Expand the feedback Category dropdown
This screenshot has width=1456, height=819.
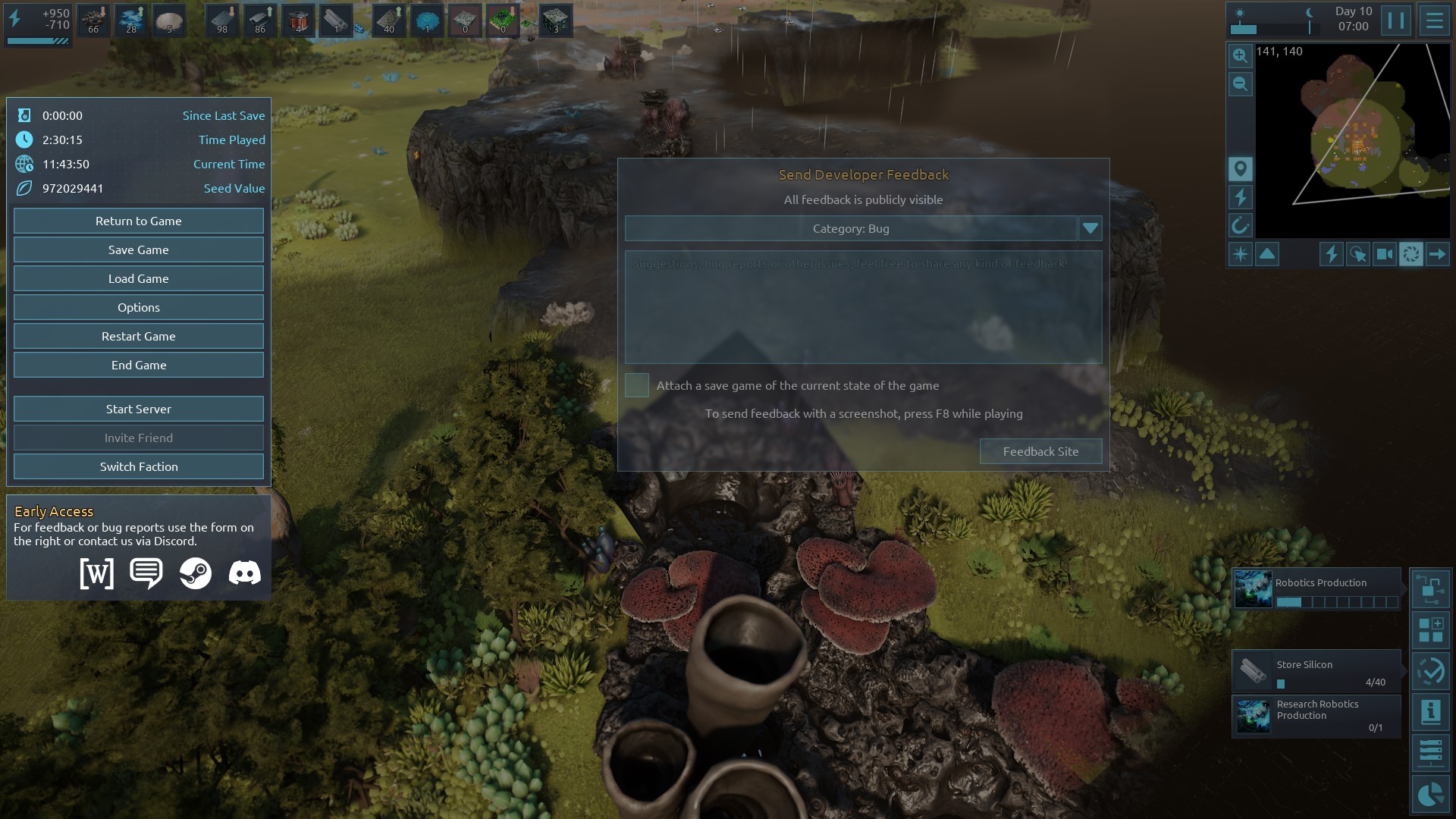click(1090, 228)
